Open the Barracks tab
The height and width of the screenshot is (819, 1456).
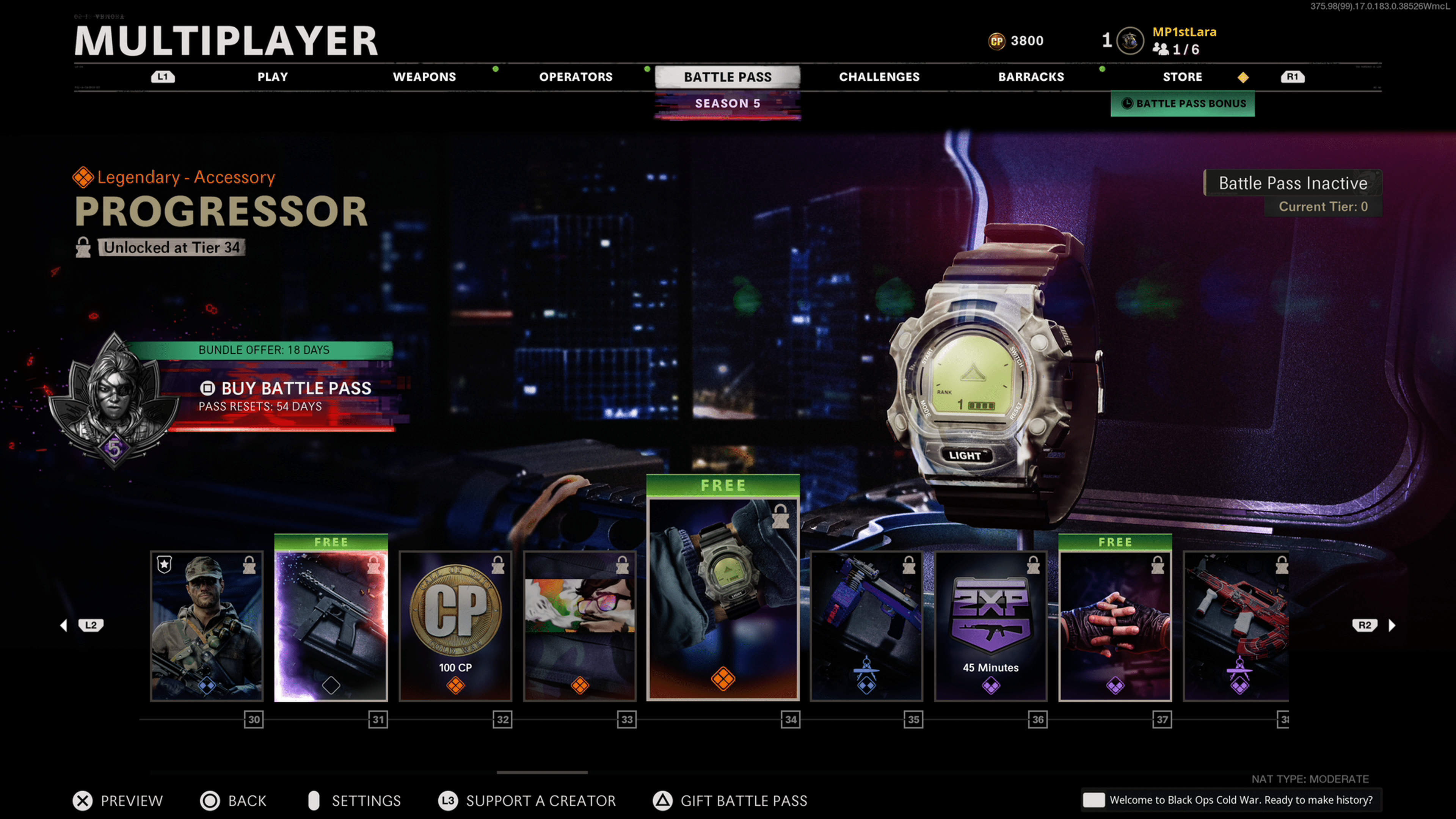(x=1031, y=77)
